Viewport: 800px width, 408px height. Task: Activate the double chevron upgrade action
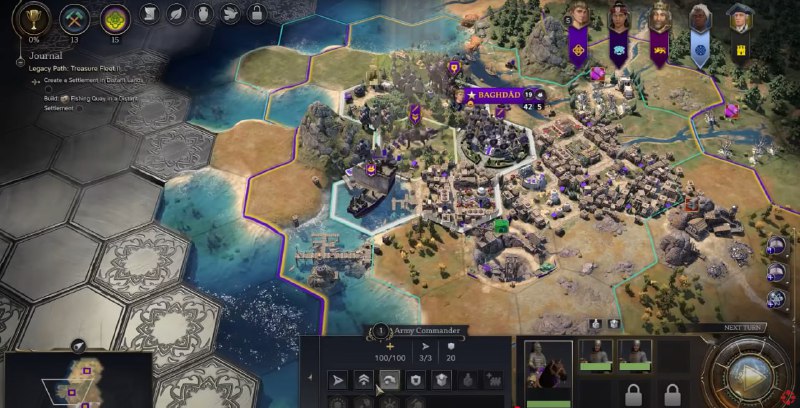[363, 380]
